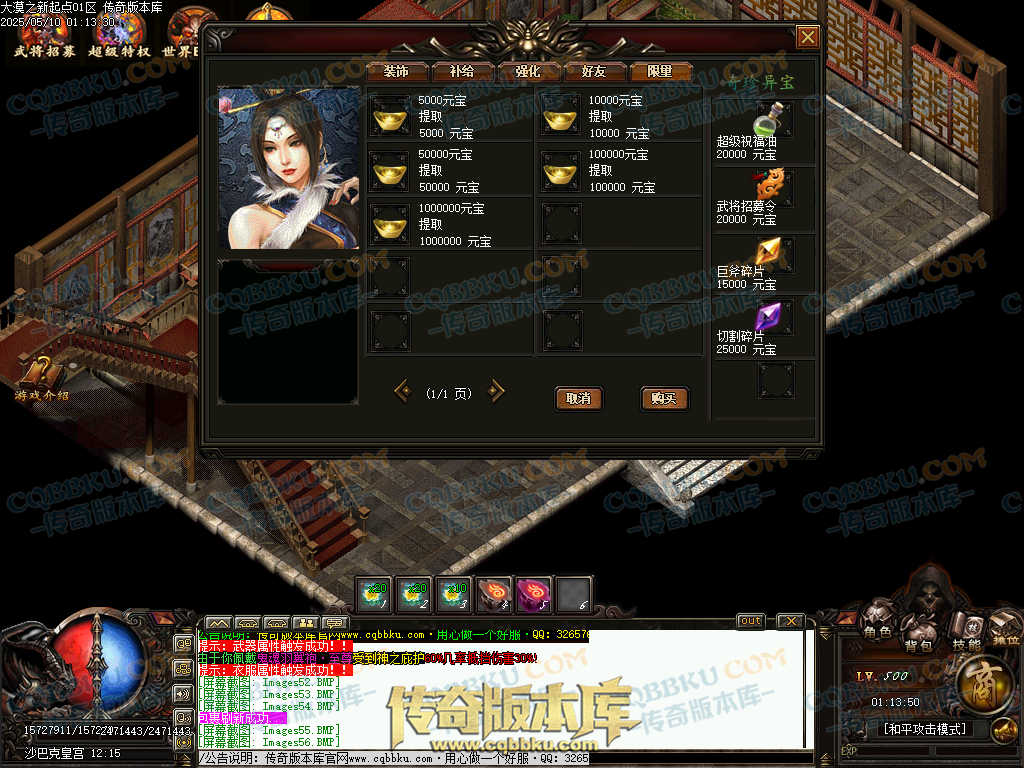Close the shop window
Screen dimensions: 1024x768
click(x=807, y=37)
